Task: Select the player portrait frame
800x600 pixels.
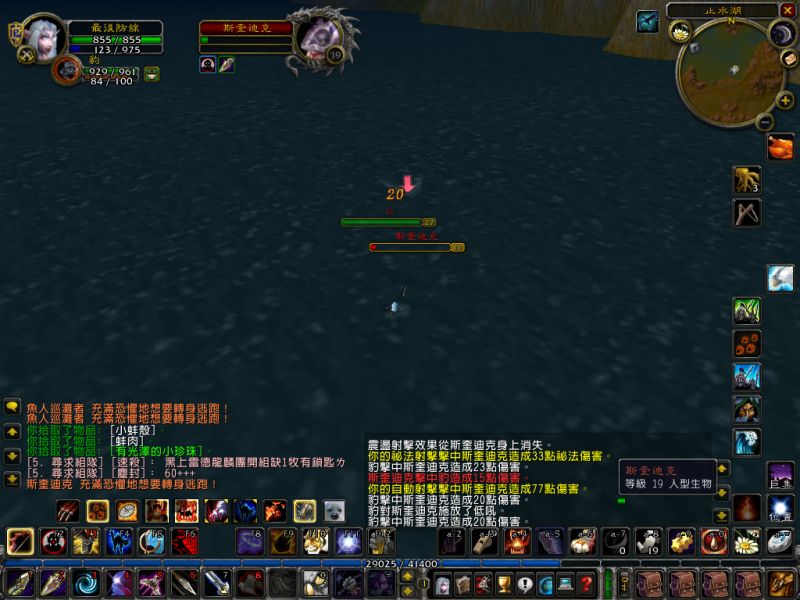Action: tap(44, 38)
